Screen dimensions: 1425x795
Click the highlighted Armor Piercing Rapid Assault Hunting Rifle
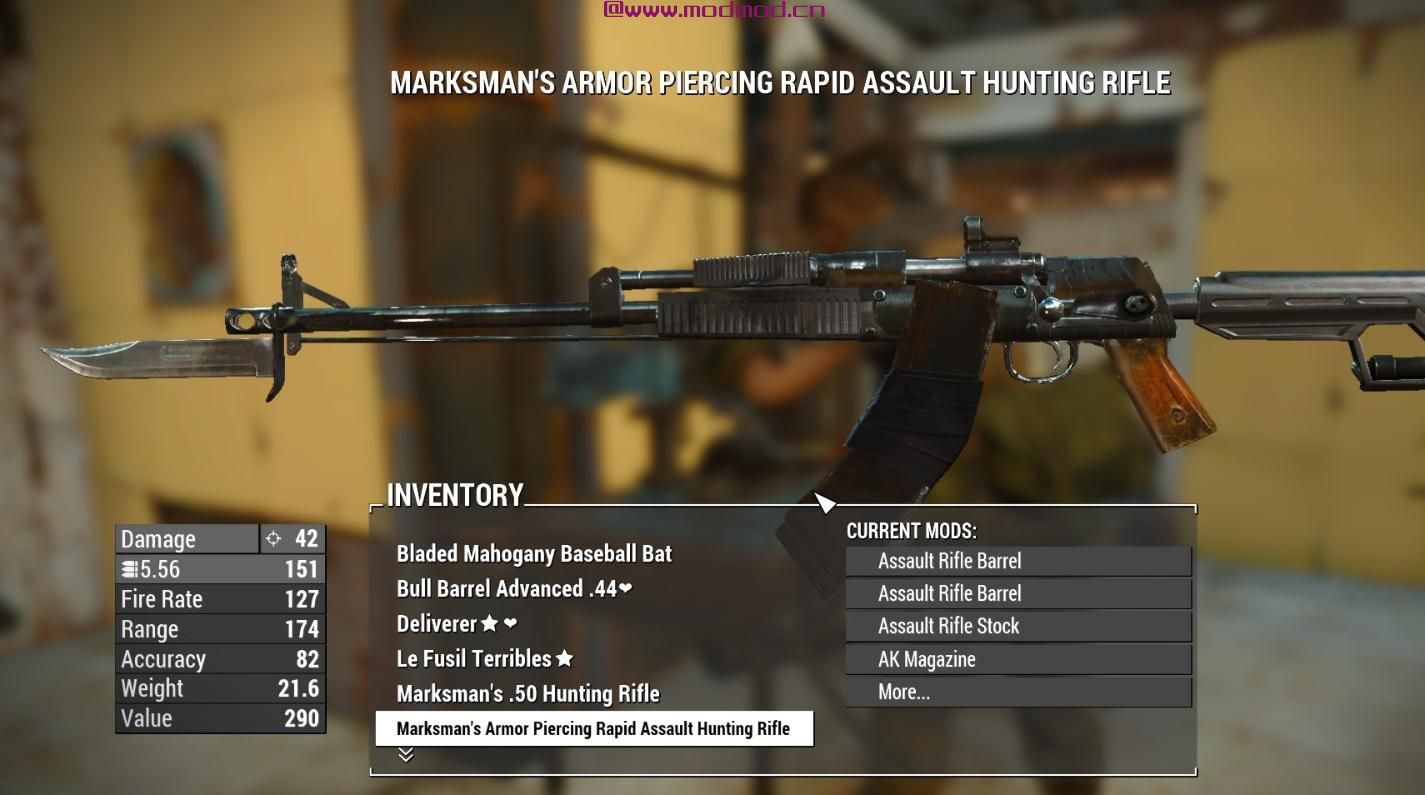pyautogui.click(x=594, y=729)
